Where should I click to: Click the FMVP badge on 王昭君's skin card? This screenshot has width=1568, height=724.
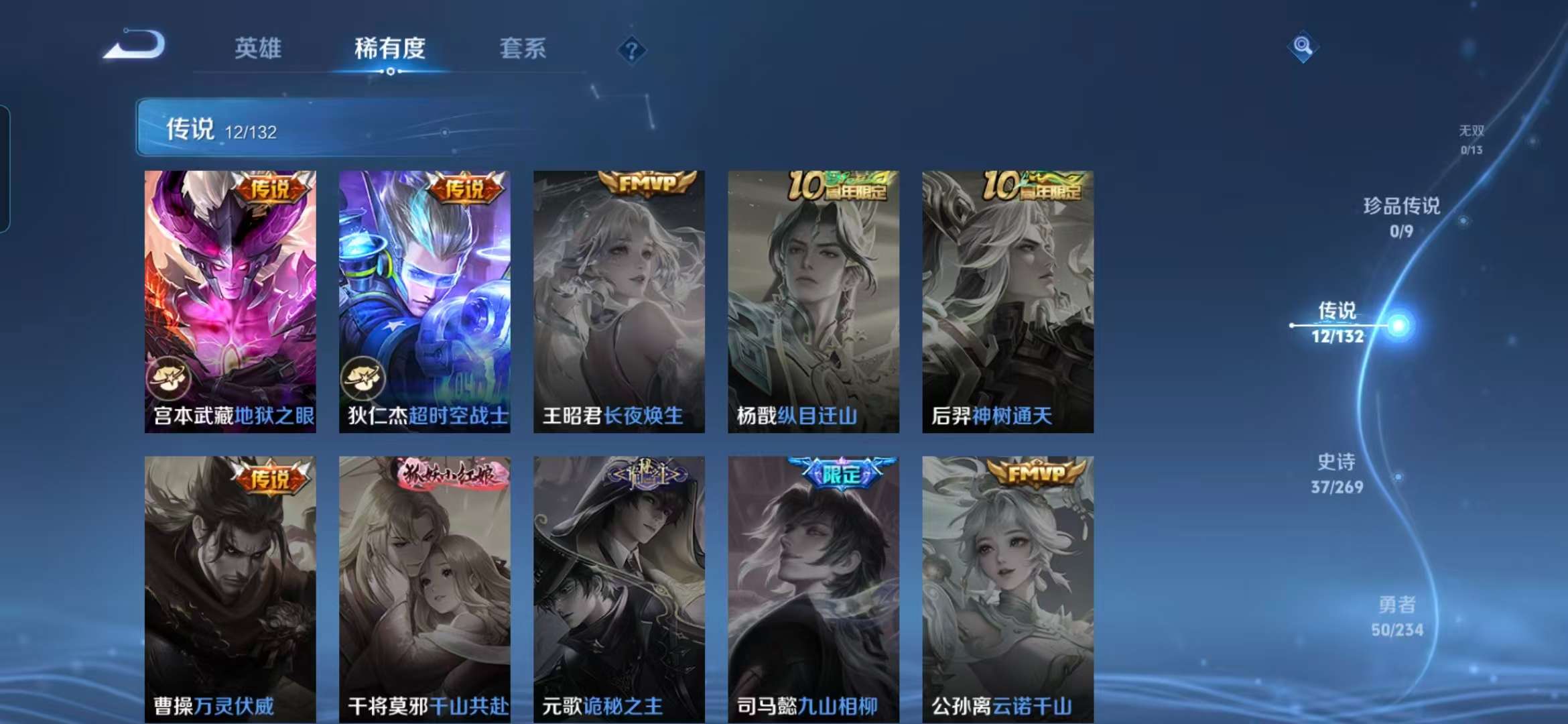(x=649, y=184)
